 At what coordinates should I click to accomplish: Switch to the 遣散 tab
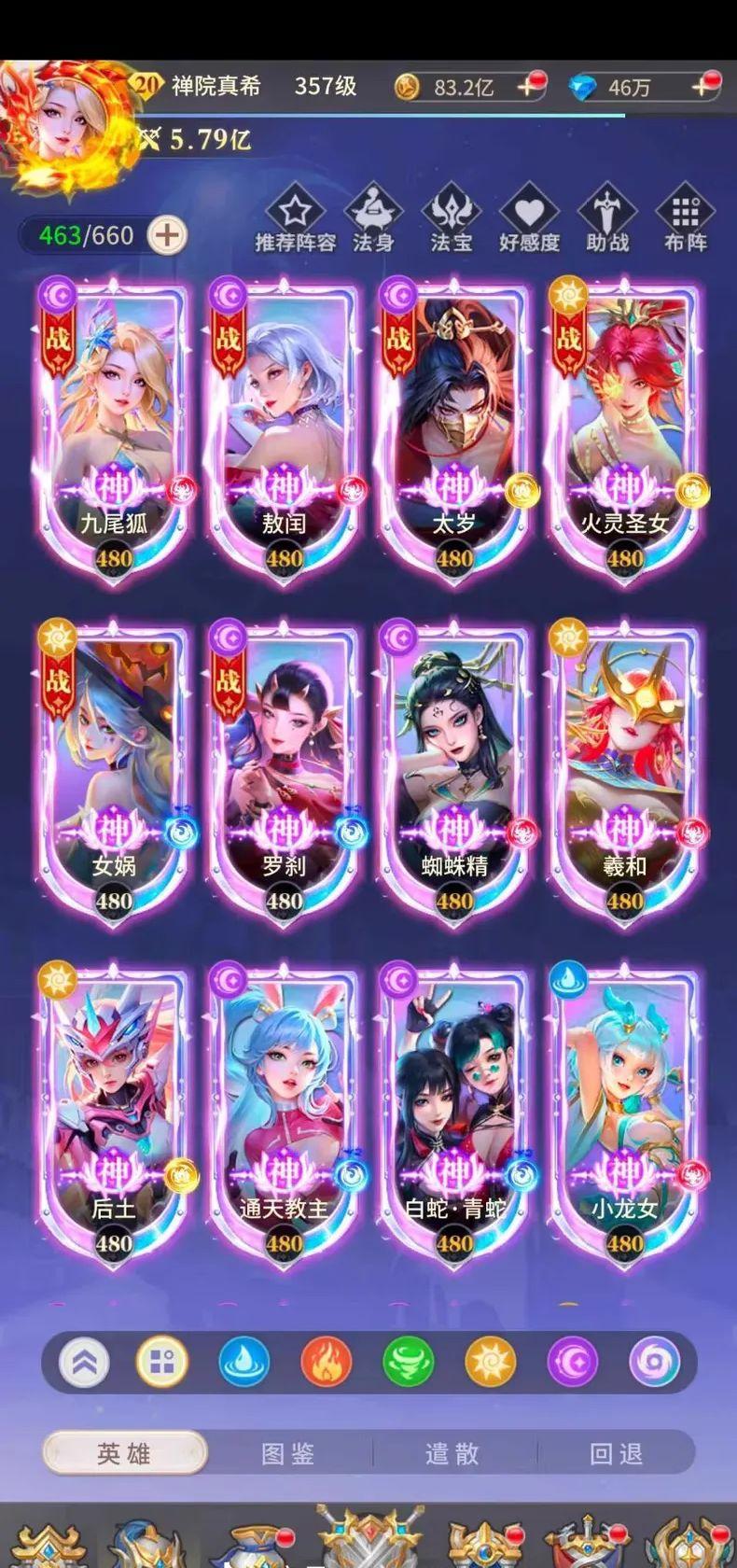tap(452, 1453)
